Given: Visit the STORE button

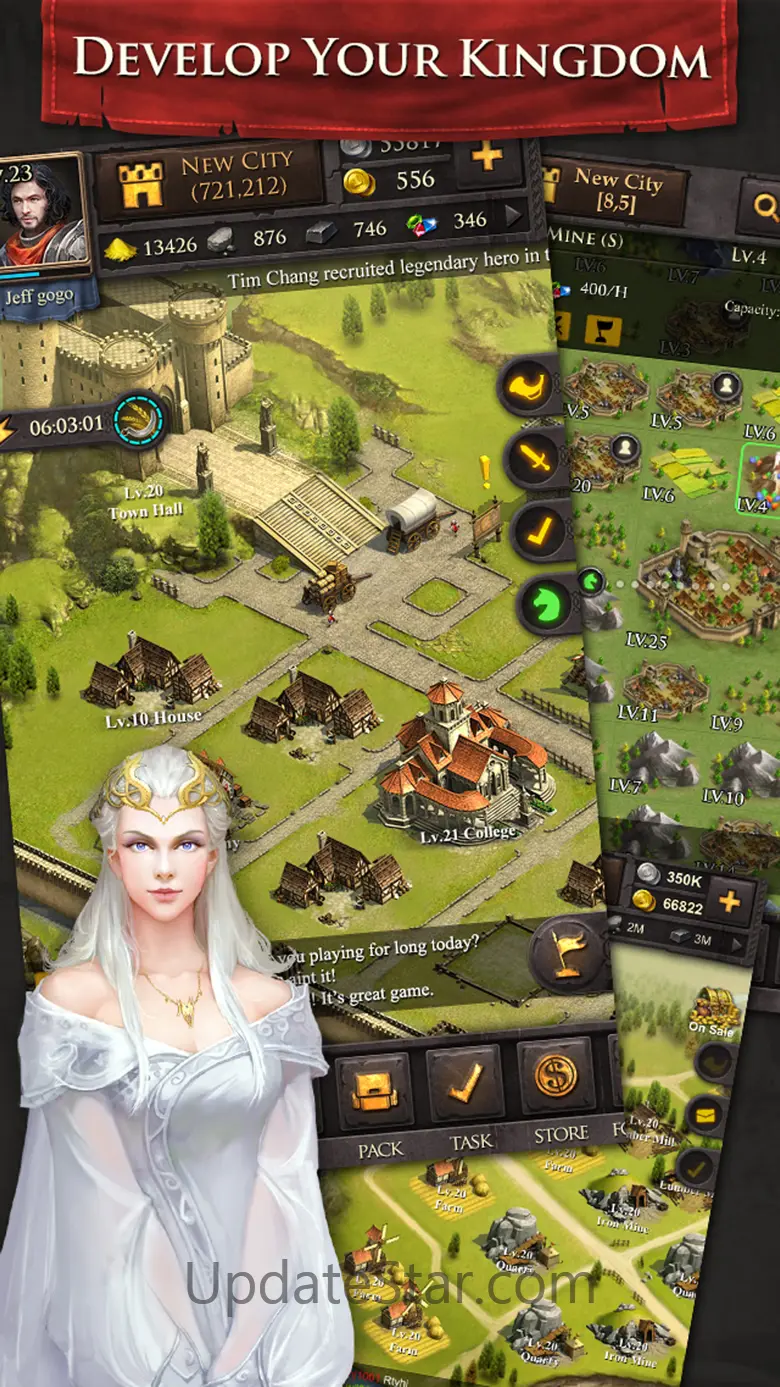Looking at the screenshot, I should [556, 1080].
